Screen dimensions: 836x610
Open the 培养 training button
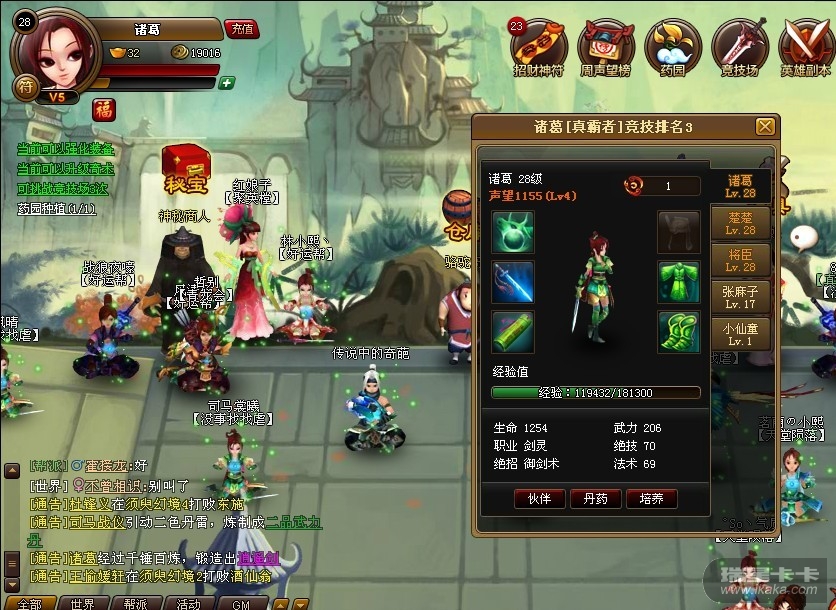click(x=651, y=498)
